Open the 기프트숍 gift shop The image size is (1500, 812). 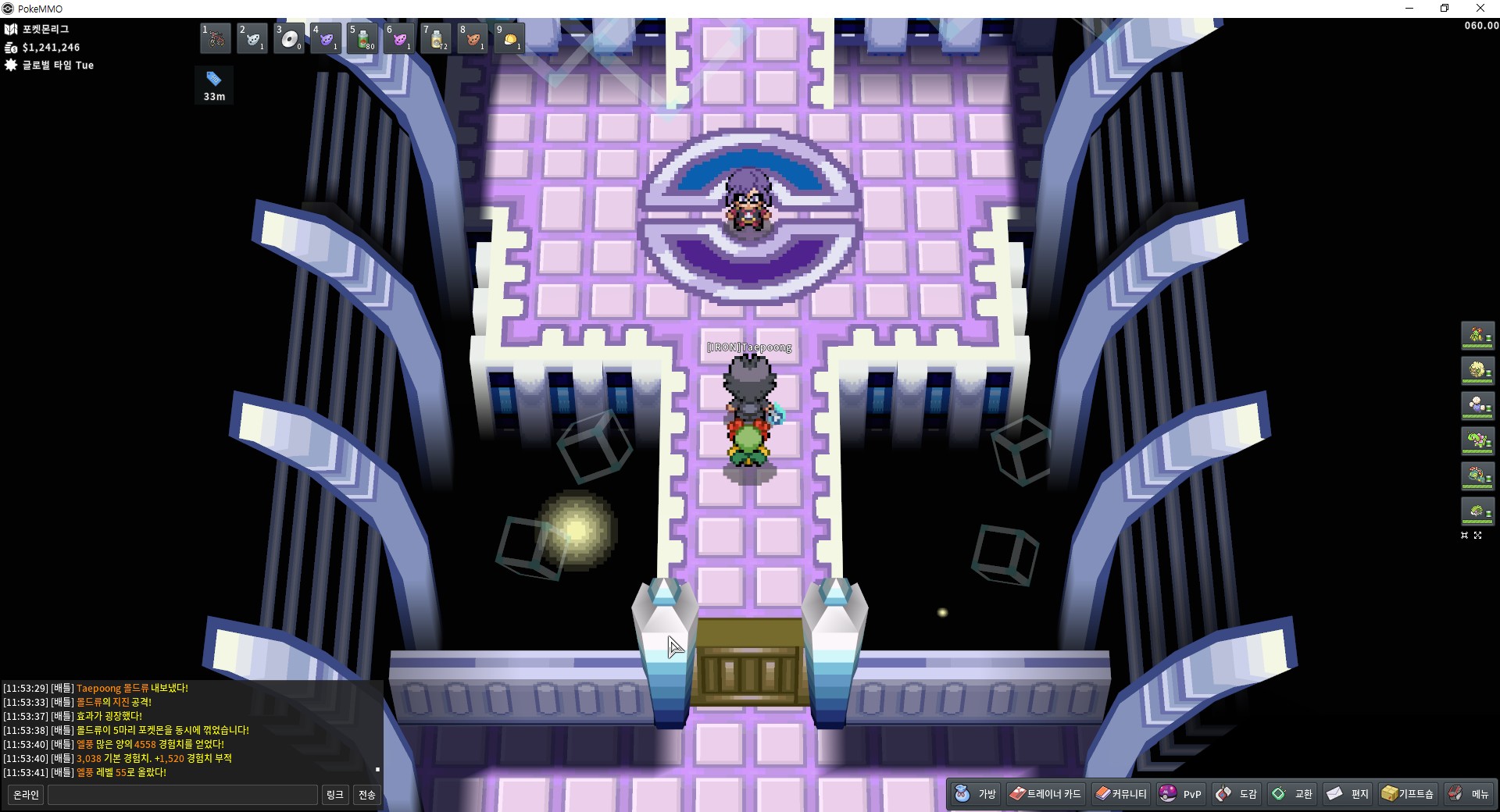click(x=1407, y=794)
